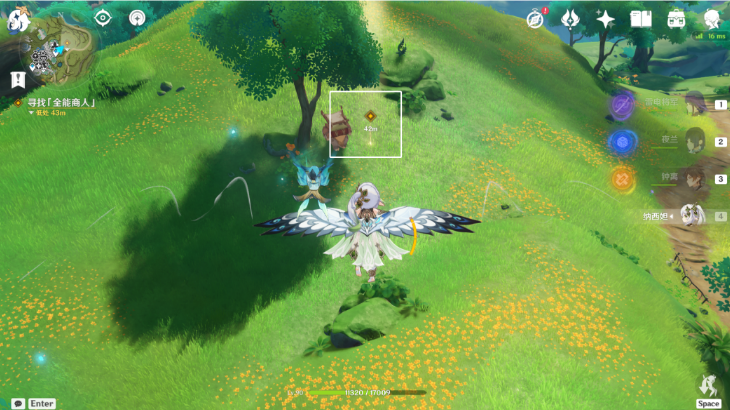Open the four-pointed star wish icon
The width and height of the screenshot is (730, 410).
(605, 19)
